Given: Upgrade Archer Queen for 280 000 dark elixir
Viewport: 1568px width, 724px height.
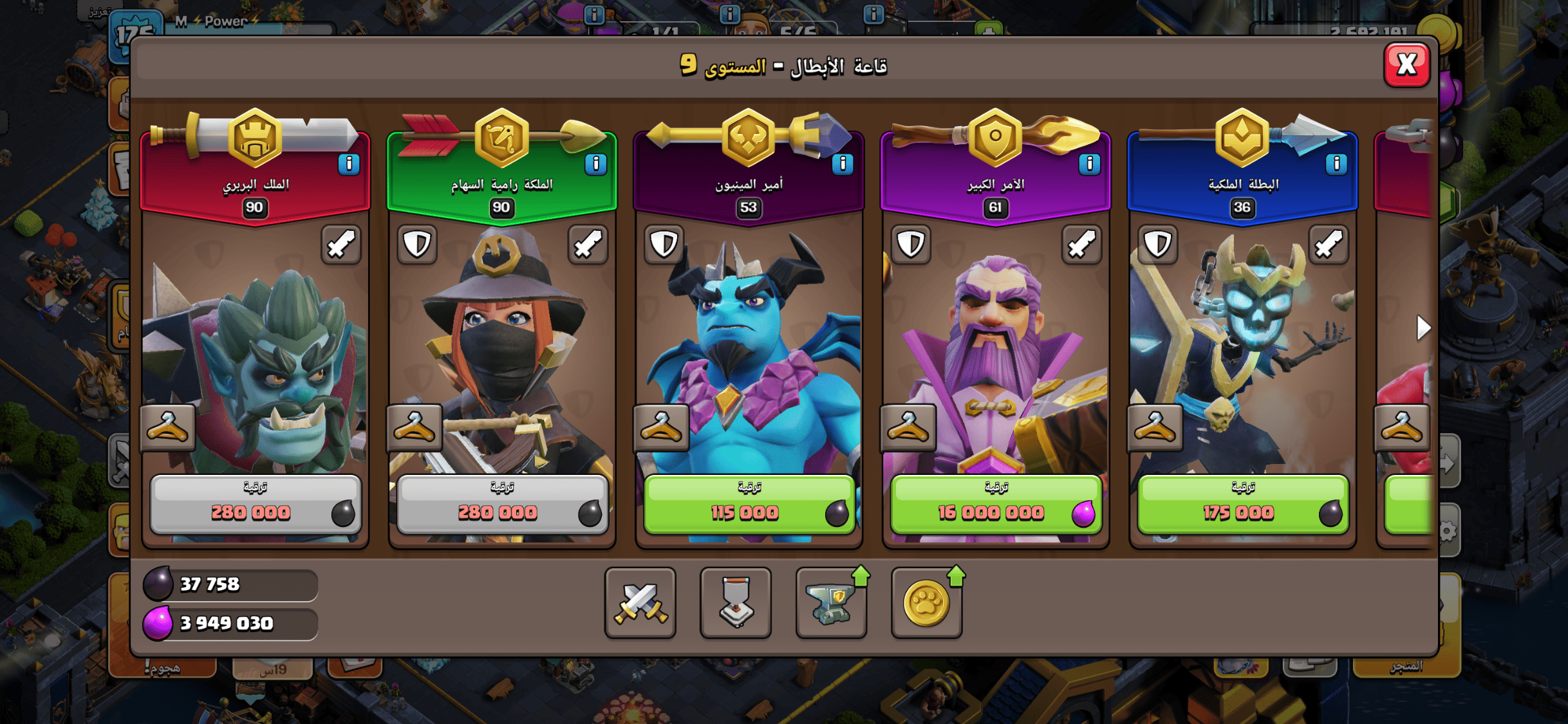Looking at the screenshot, I should (502, 505).
